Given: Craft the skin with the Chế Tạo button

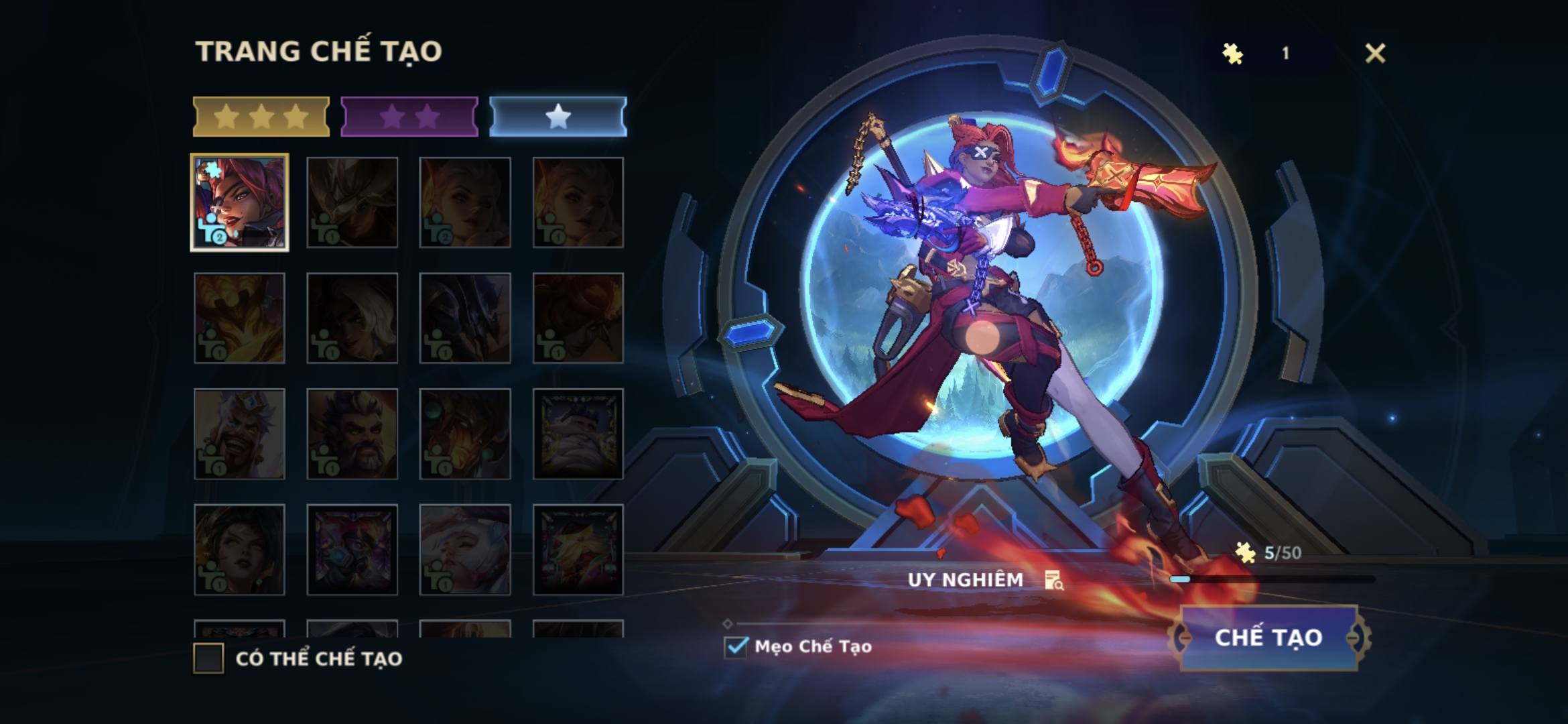Looking at the screenshot, I should coord(1268,638).
